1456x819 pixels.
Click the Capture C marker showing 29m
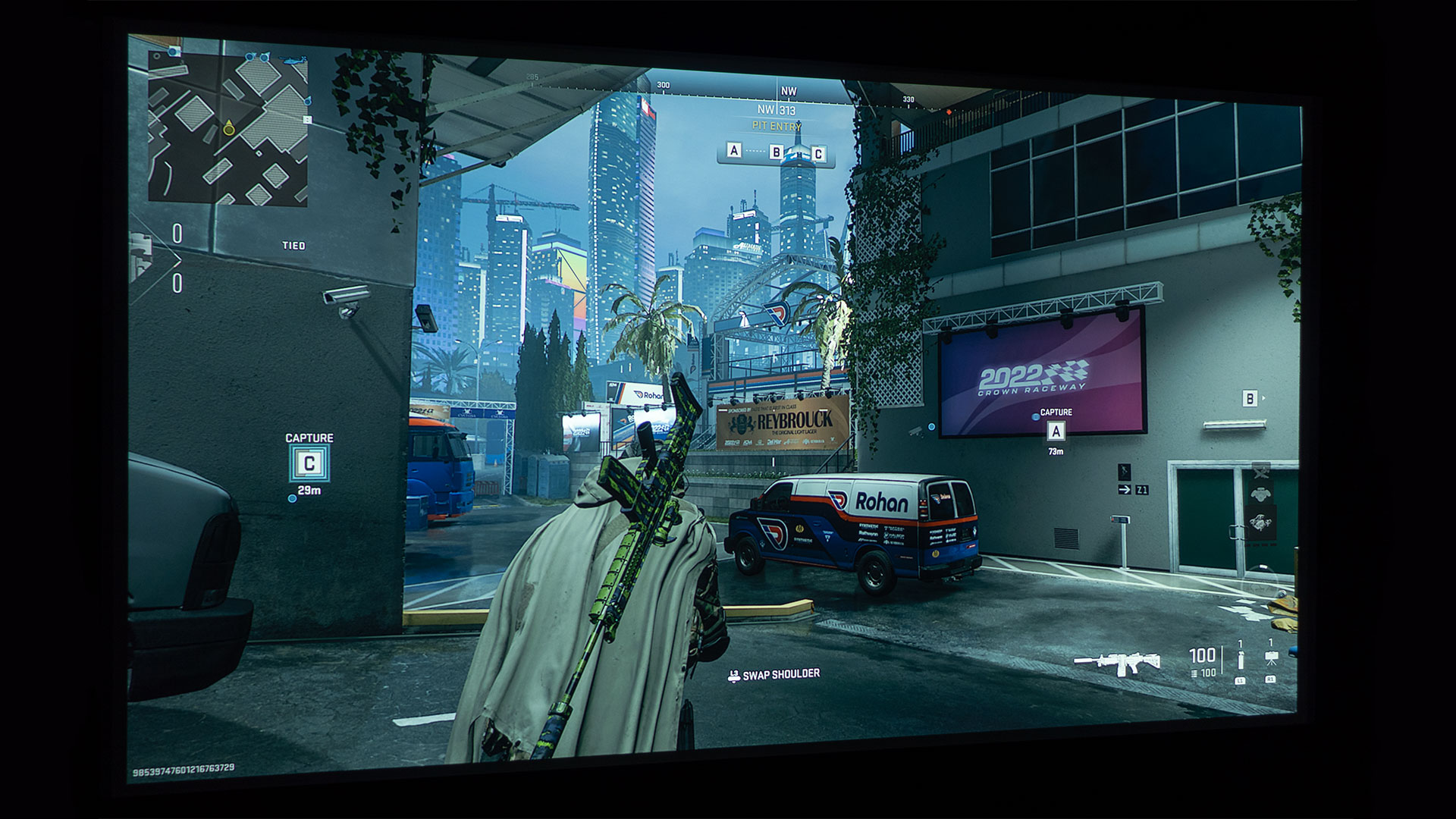309,462
